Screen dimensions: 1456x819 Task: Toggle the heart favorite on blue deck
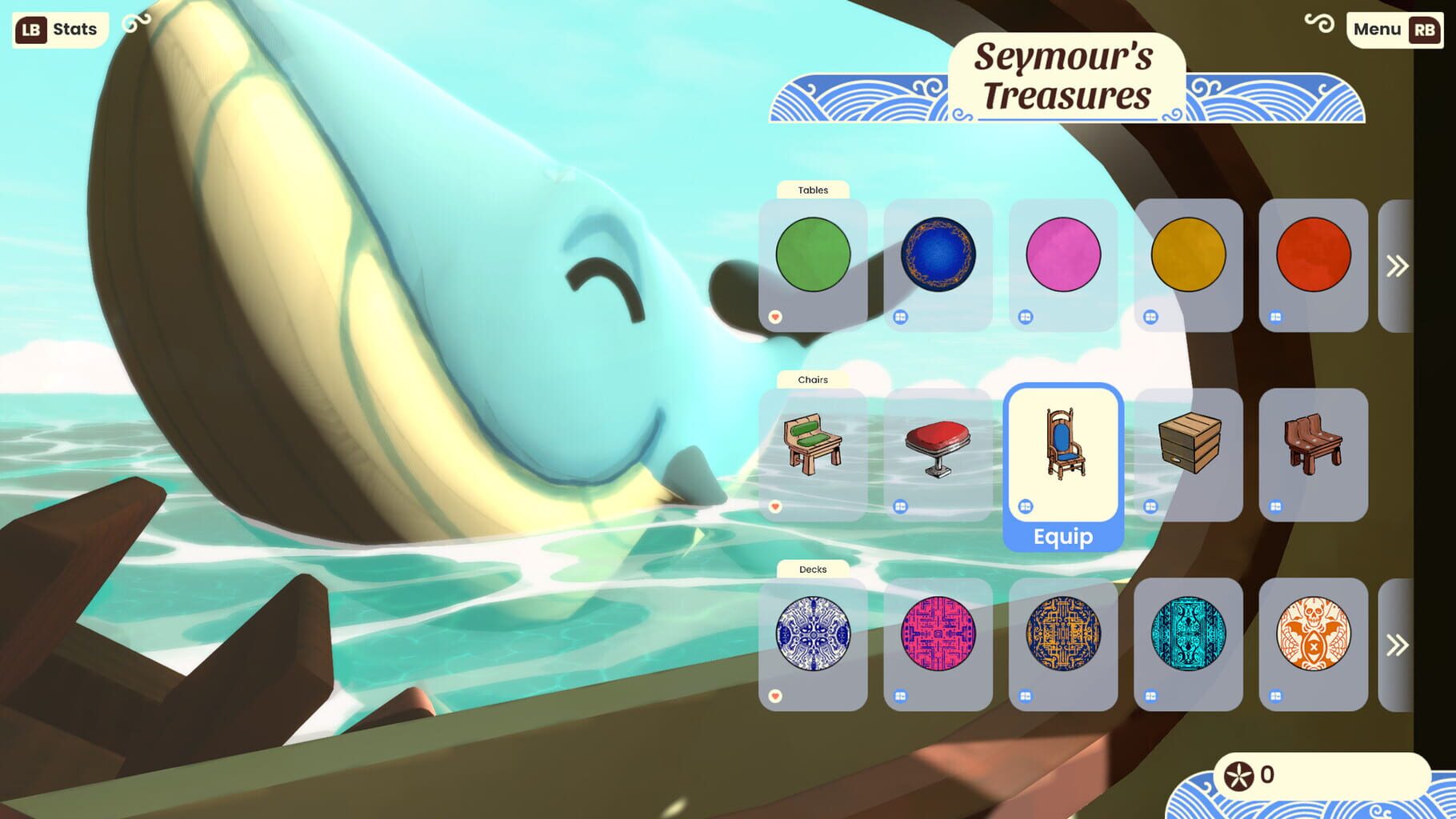pos(775,697)
